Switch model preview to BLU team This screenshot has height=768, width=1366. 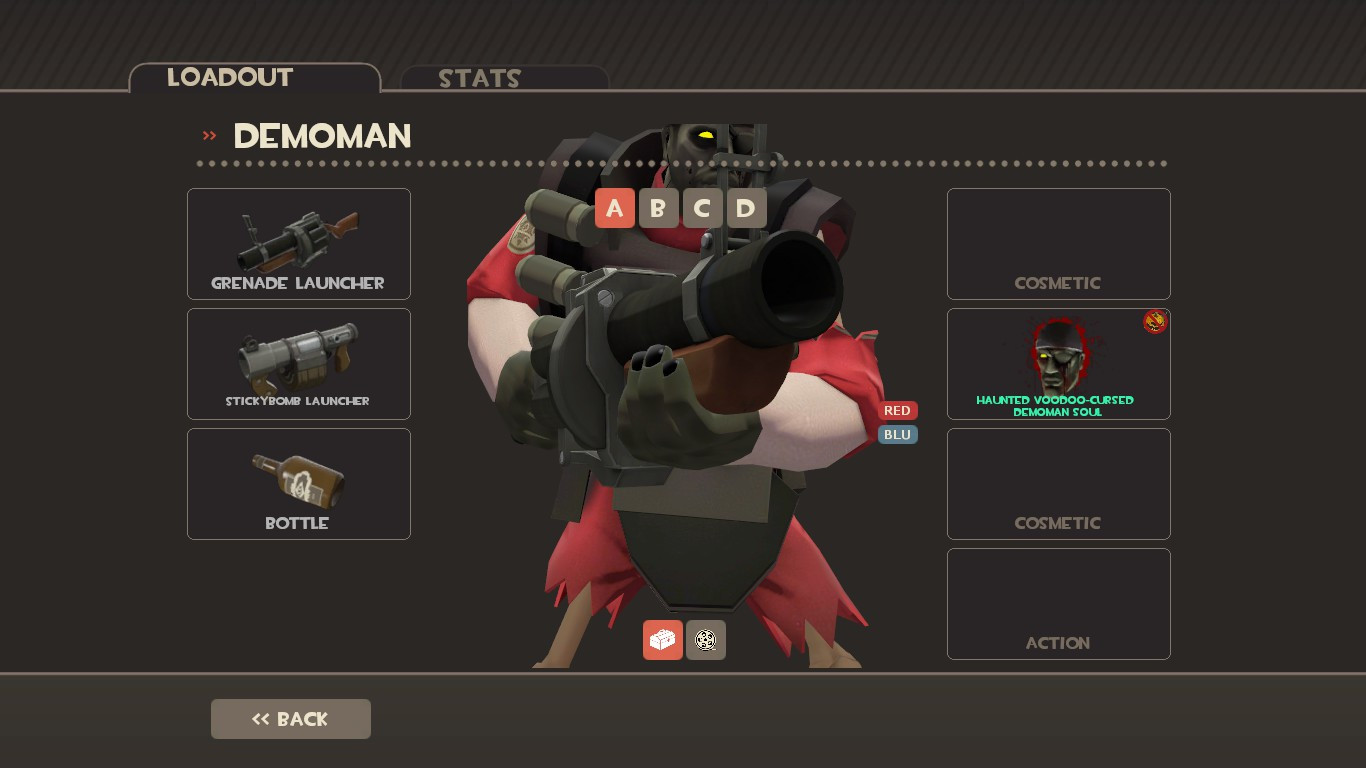(896, 434)
